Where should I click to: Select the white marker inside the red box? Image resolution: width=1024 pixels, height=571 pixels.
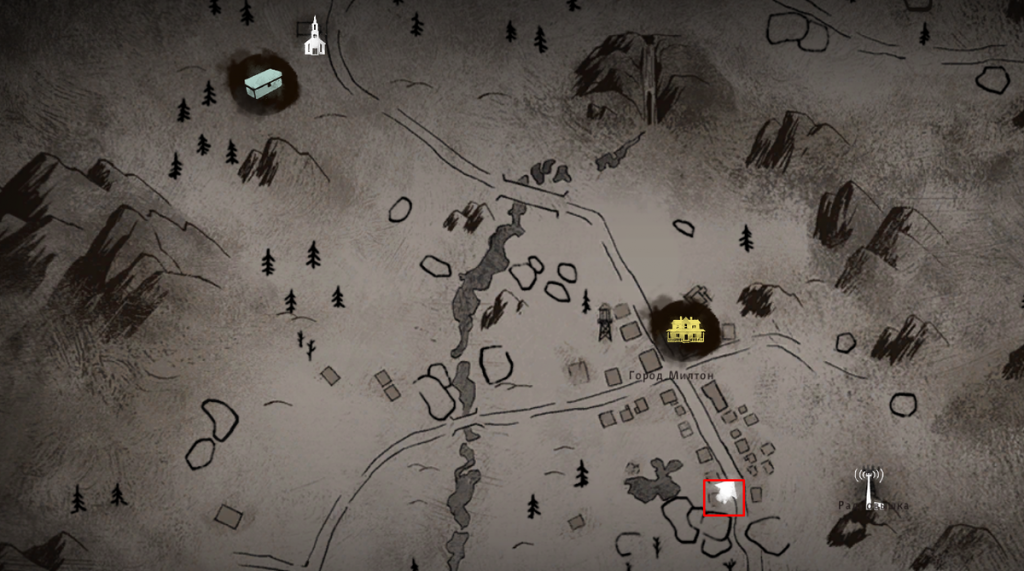pyautogui.click(x=724, y=497)
